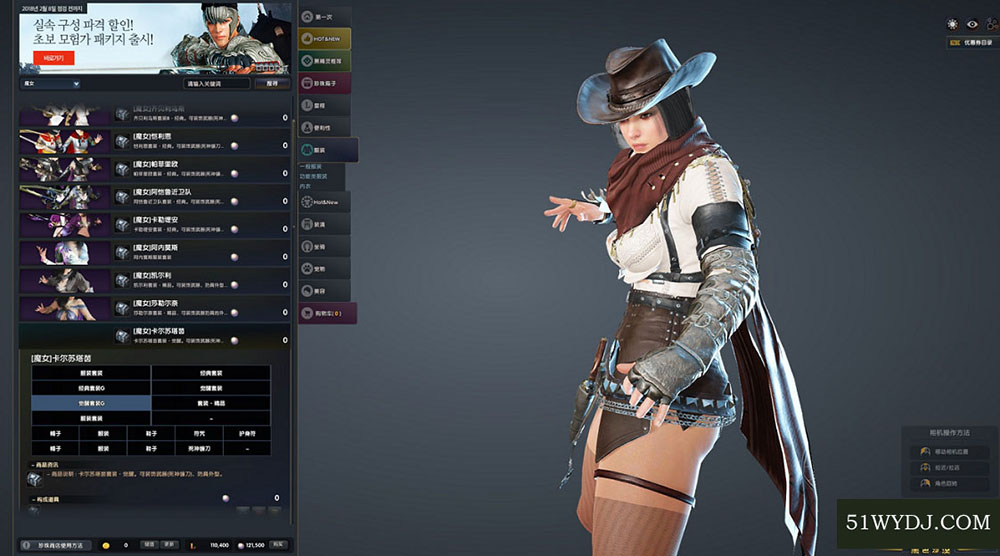Click the 搜寻 search button

(271, 84)
